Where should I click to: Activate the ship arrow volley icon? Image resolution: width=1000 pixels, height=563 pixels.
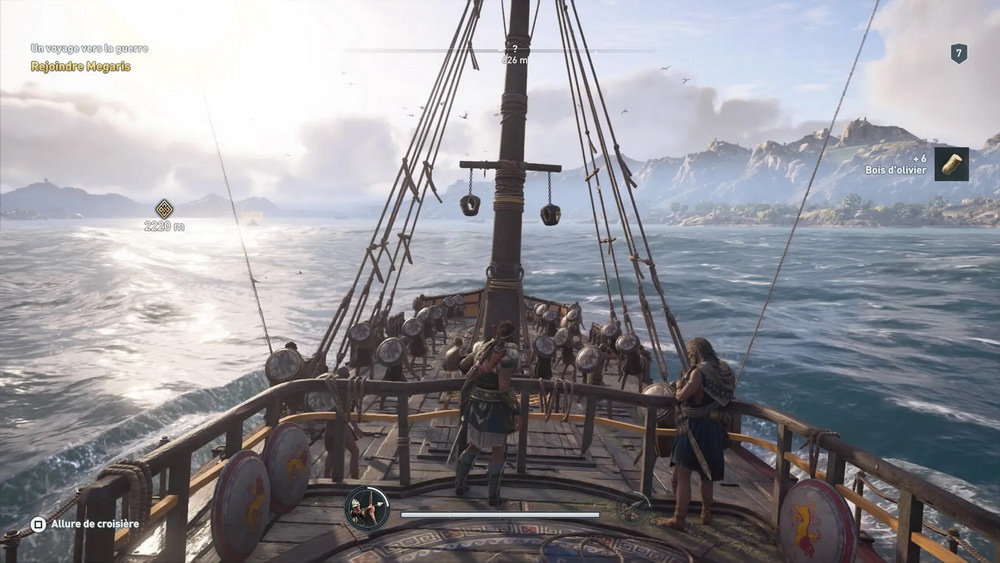point(366,508)
